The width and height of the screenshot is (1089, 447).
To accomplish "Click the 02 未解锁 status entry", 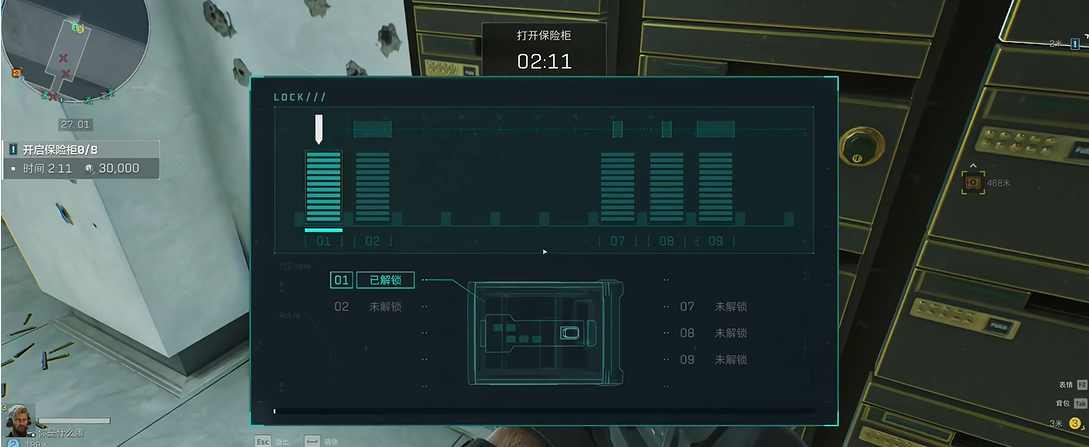I will 371,307.
